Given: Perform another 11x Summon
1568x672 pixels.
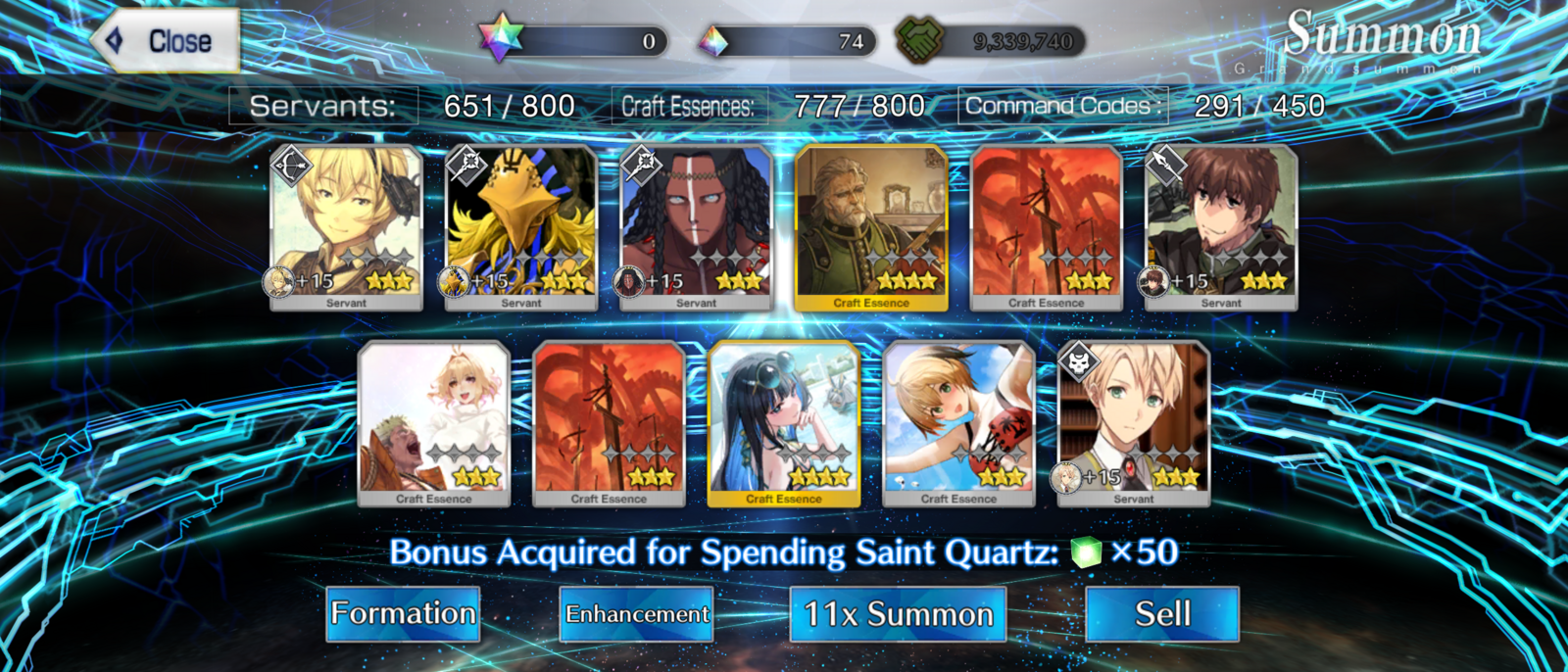Looking at the screenshot, I should [898, 614].
